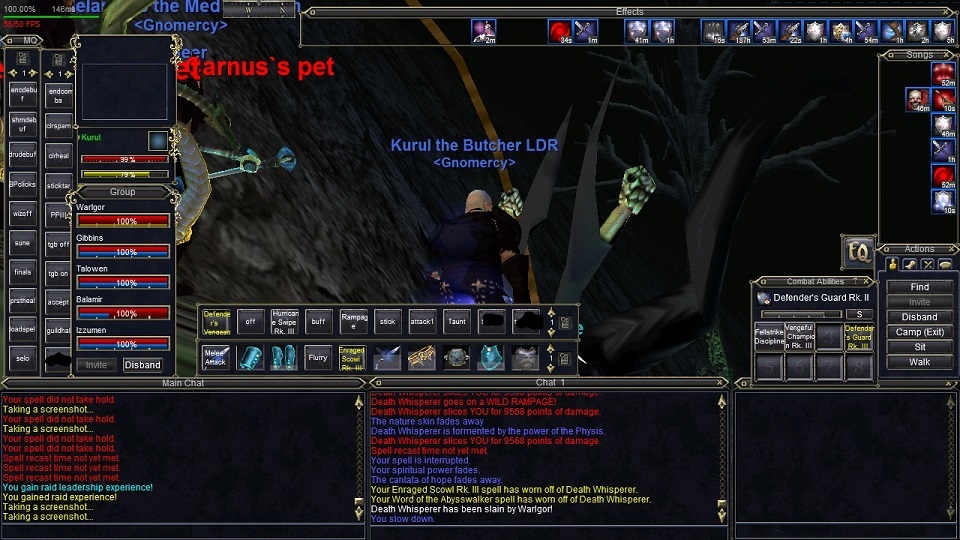
Task: Click the Flurry hotbar button
Action: pyautogui.click(x=318, y=357)
